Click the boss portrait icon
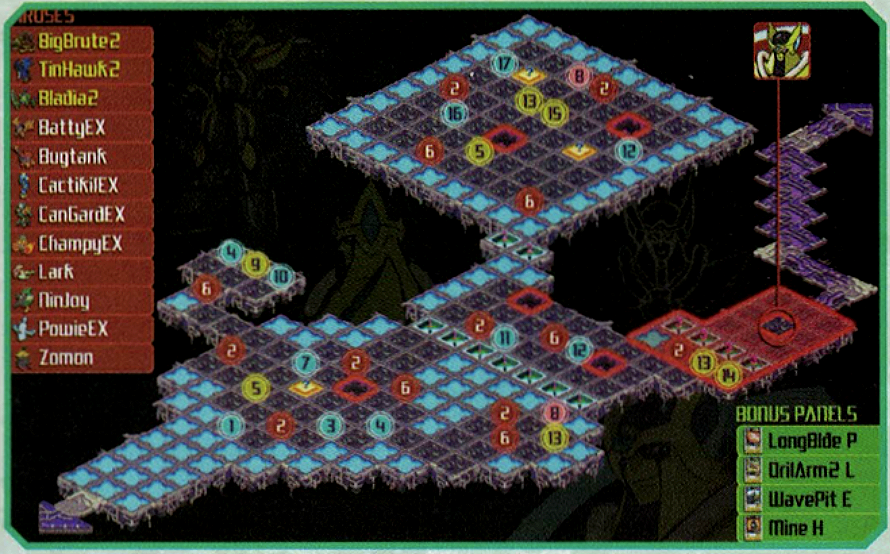890x554 pixels. 781,50
